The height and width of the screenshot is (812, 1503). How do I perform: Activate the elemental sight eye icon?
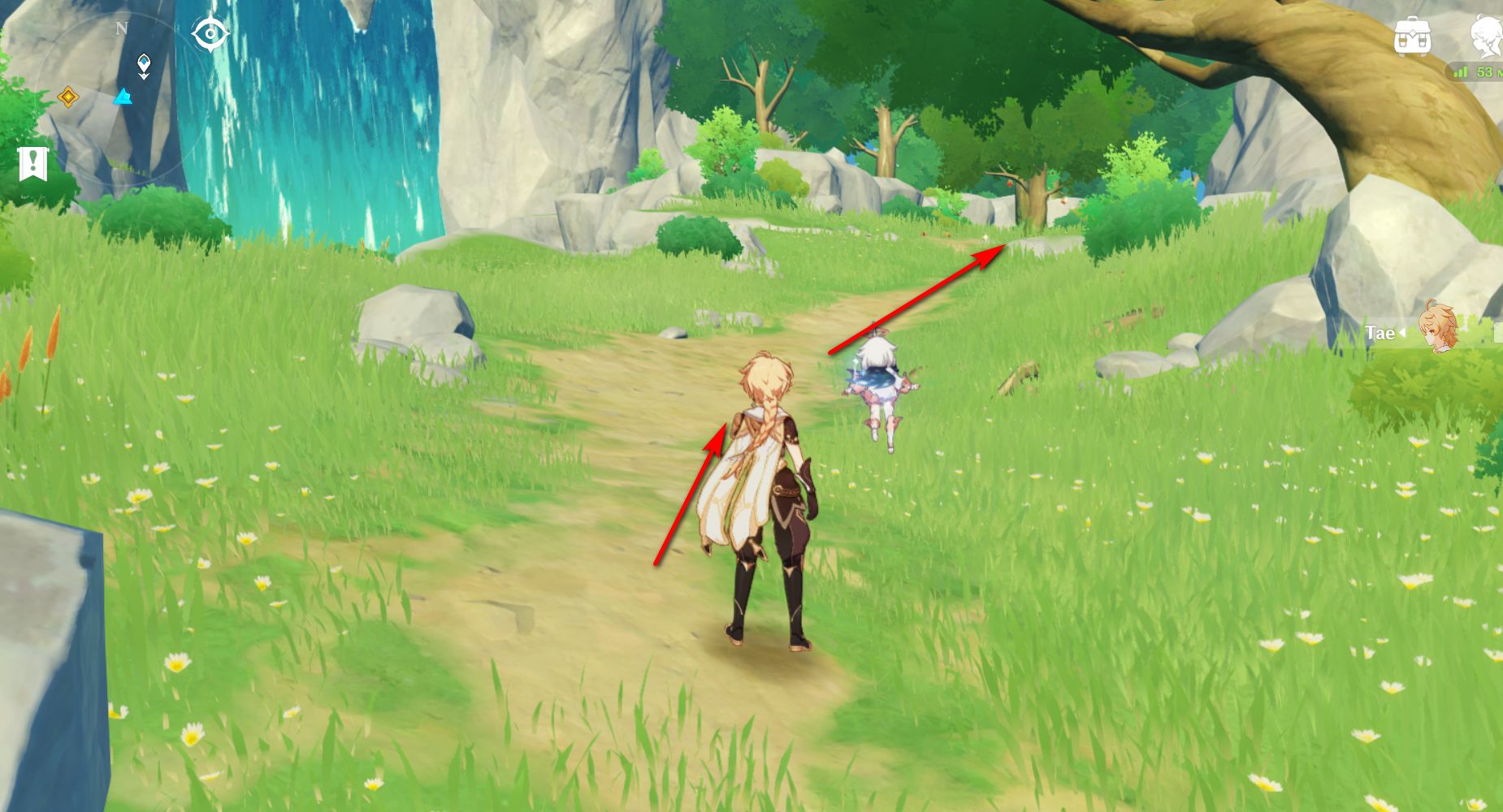(x=210, y=34)
